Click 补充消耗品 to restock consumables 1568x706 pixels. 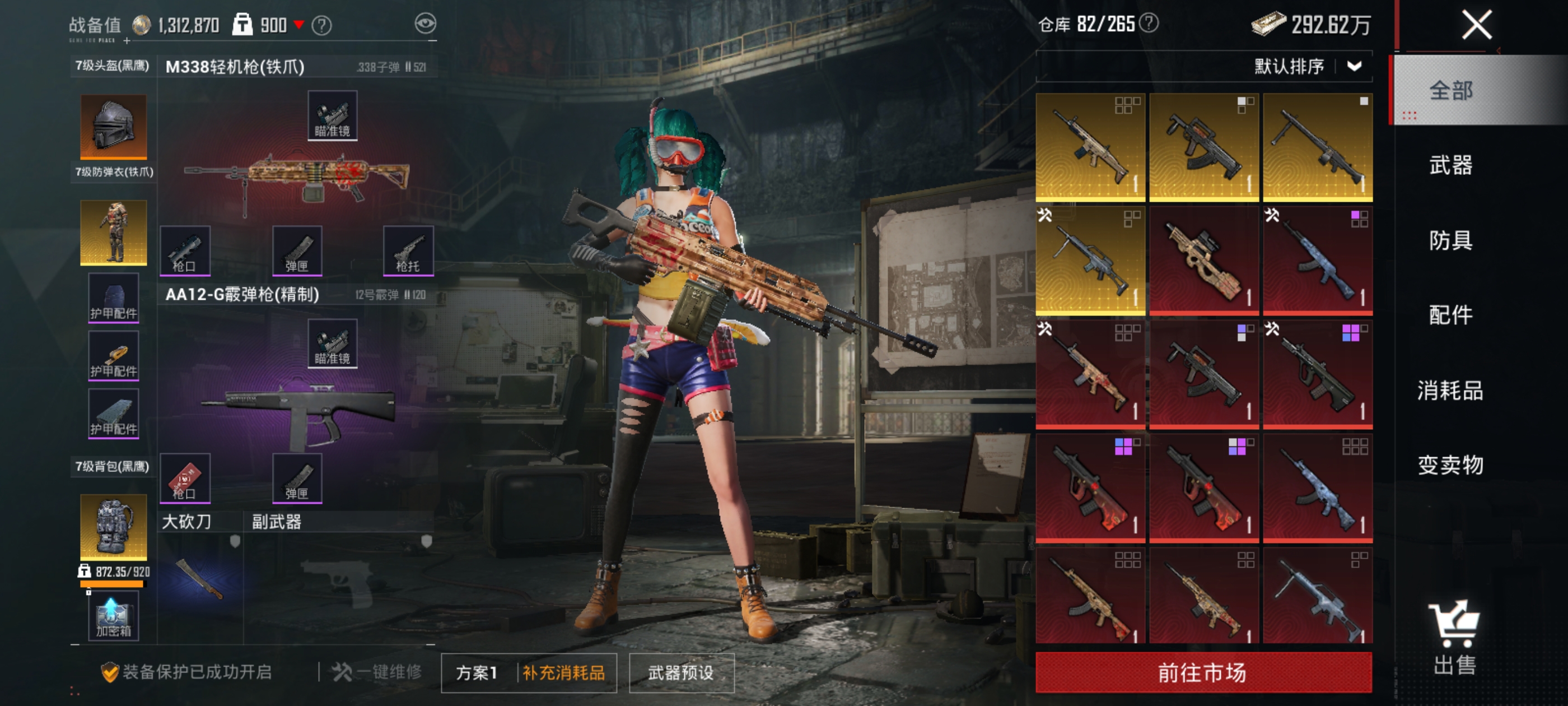tap(564, 672)
